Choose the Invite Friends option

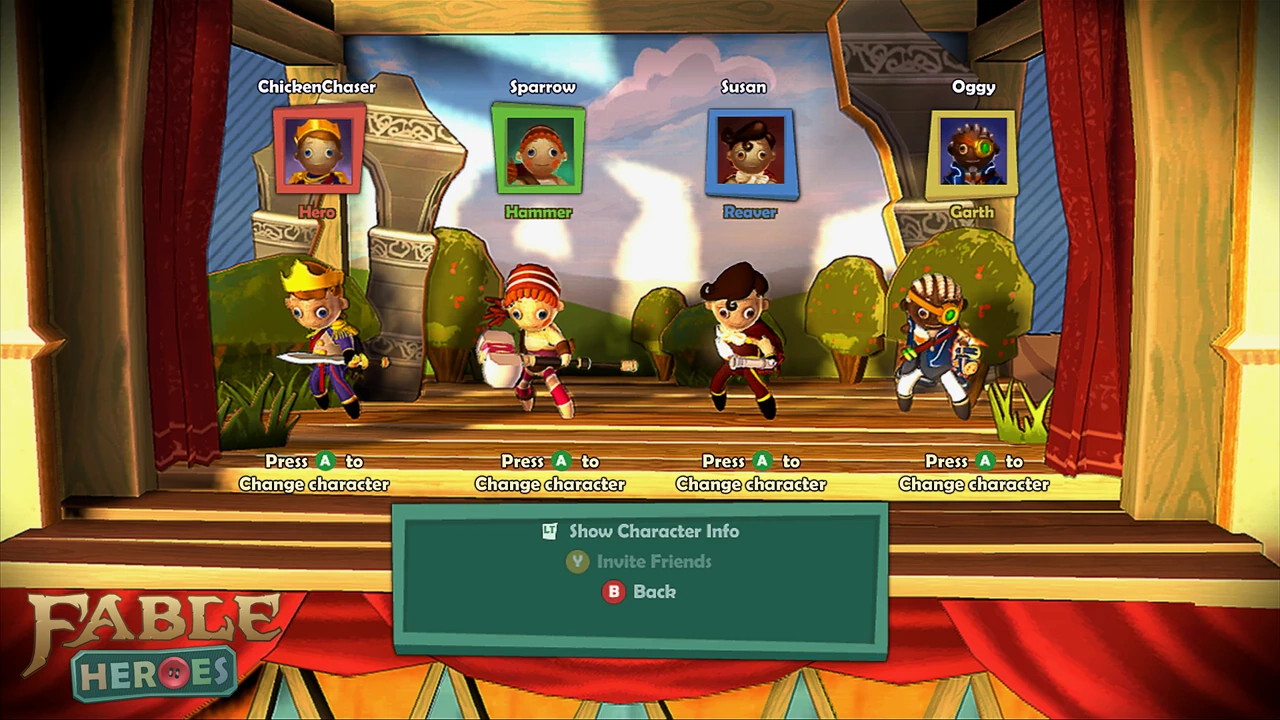tap(653, 561)
